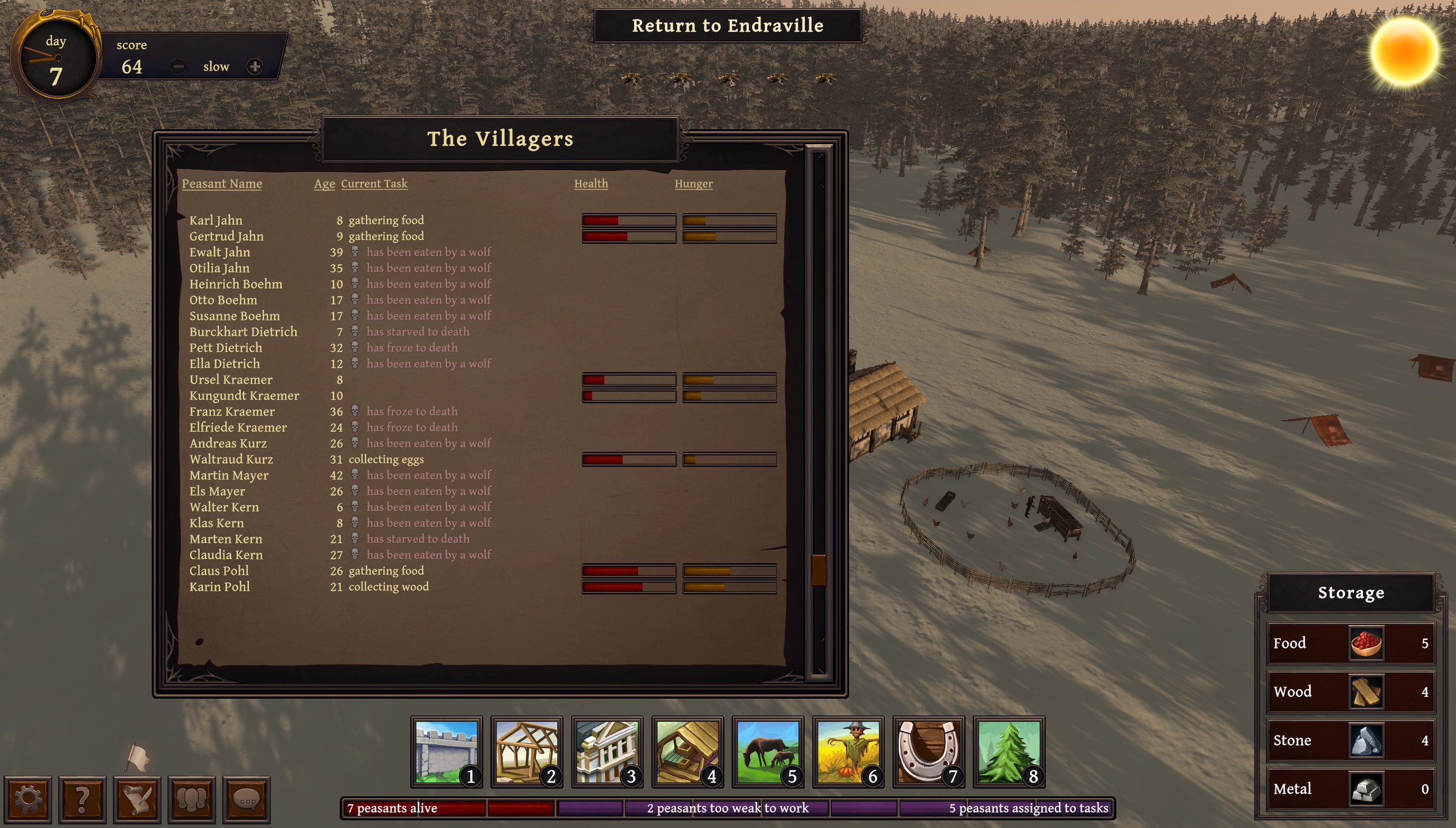Viewport: 1456px width, 828px height.
Task: Open the gear settings button
Action: [28, 799]
